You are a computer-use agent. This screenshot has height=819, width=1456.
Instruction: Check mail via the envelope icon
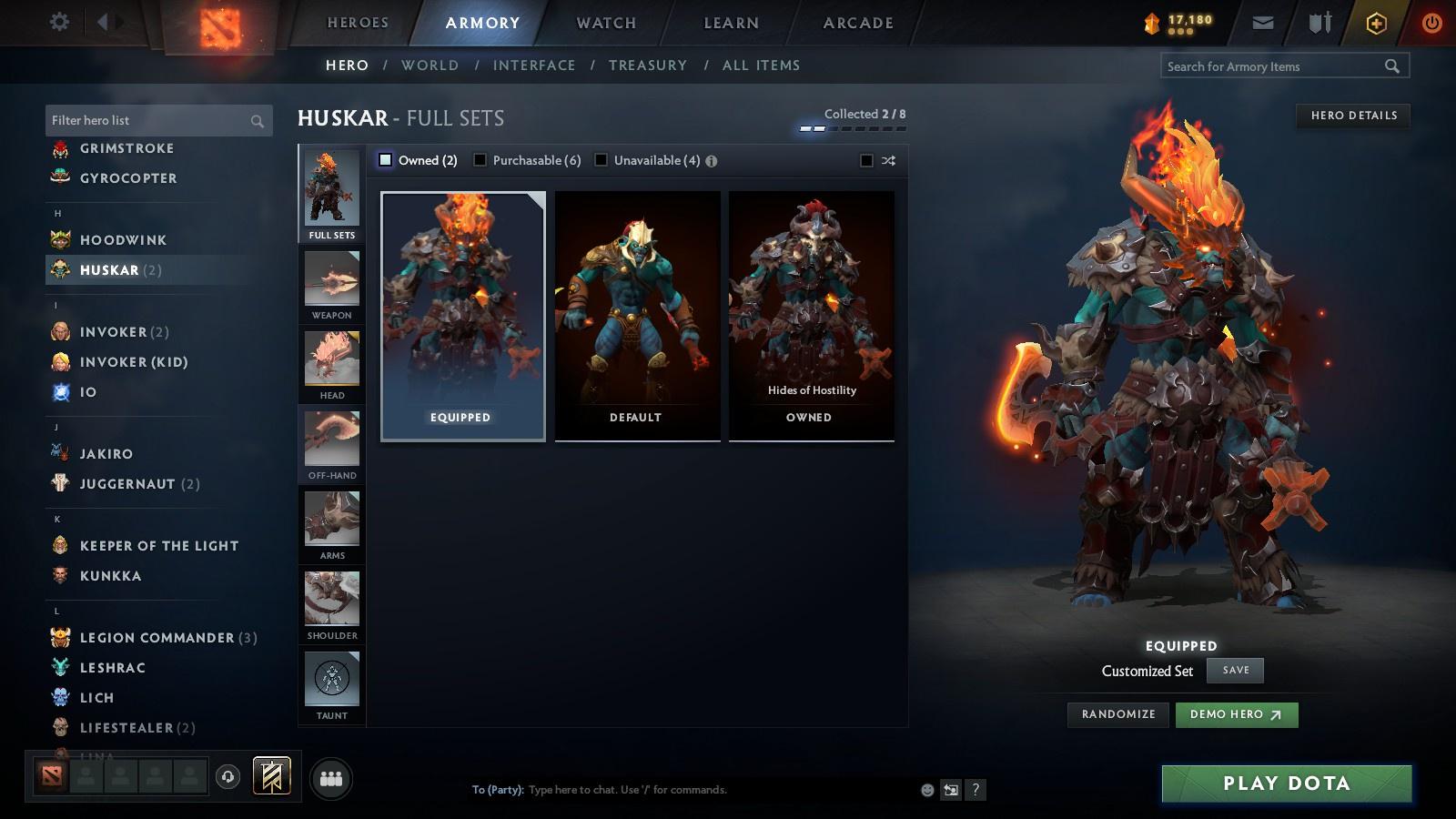pyautogui.click(x=1263, y=22)
